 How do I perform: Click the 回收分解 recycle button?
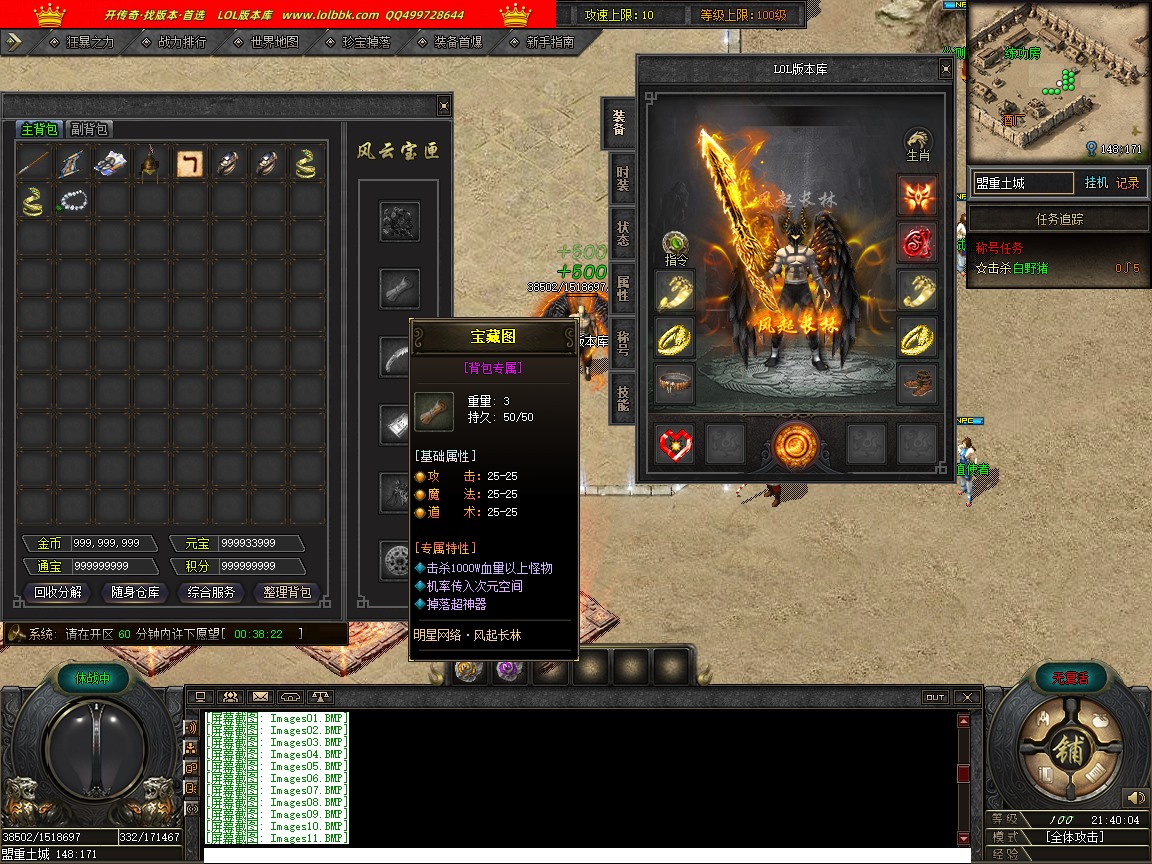[x=59, y=592]
